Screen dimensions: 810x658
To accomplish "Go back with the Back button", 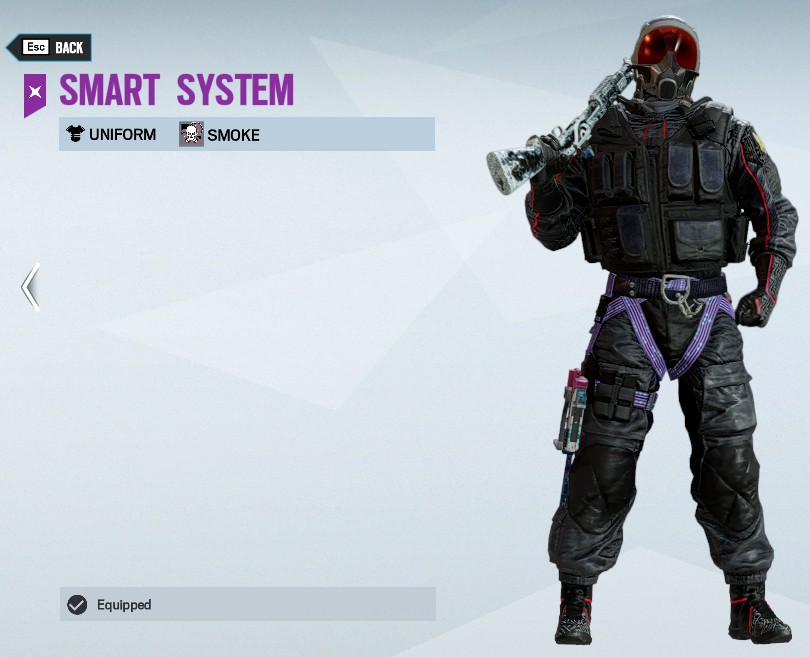I will (x=50, y=47).
